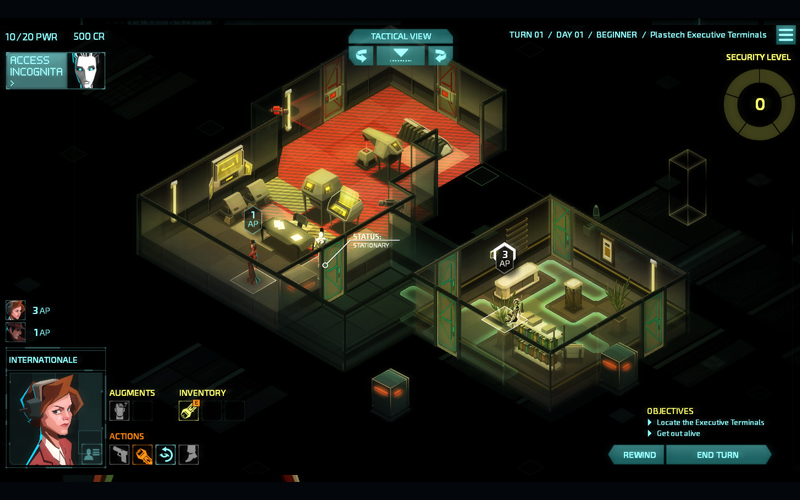The height and width of the screenshot is (500, 800).
Task: Select the hat-wearing agent with 1 AP
Action: point(16,332)
